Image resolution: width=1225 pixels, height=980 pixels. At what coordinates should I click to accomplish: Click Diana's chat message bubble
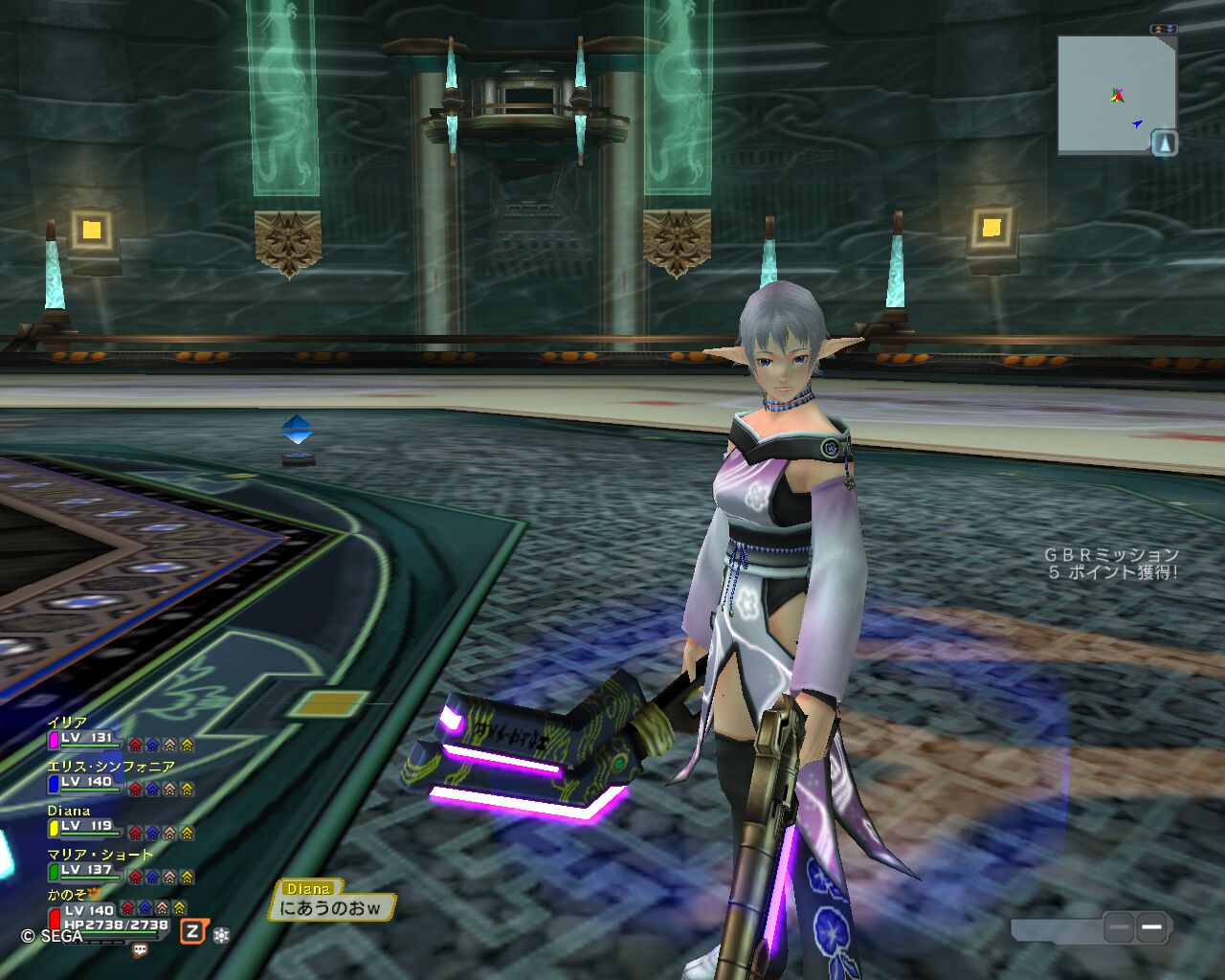point(331,907)
